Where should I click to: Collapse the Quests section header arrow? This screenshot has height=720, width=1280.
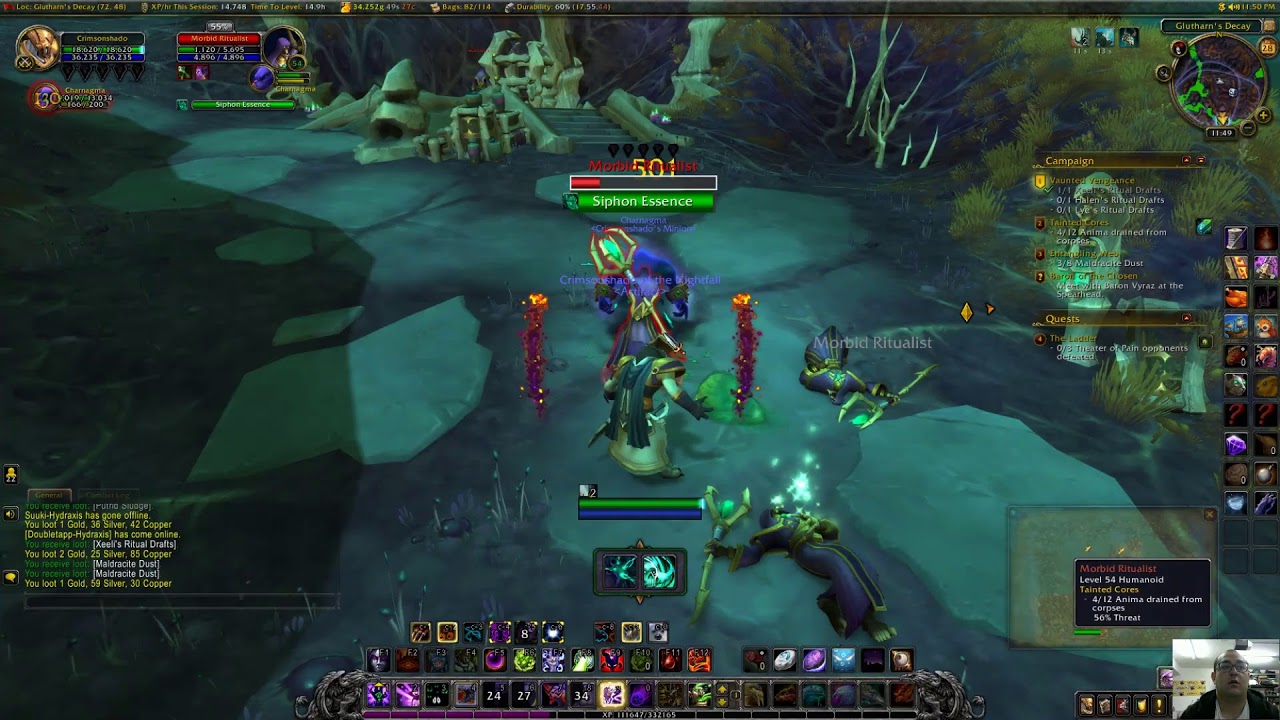point(1185,317)
